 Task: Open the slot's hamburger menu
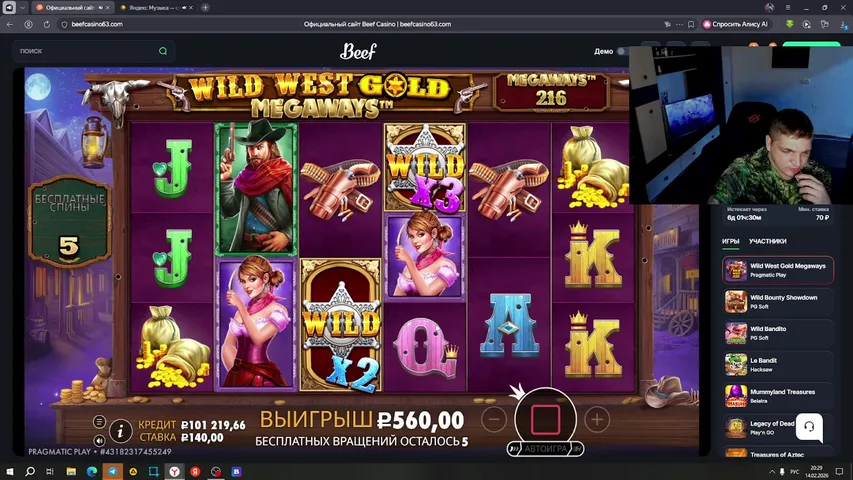pyautogui.click(x=99, y=422)
